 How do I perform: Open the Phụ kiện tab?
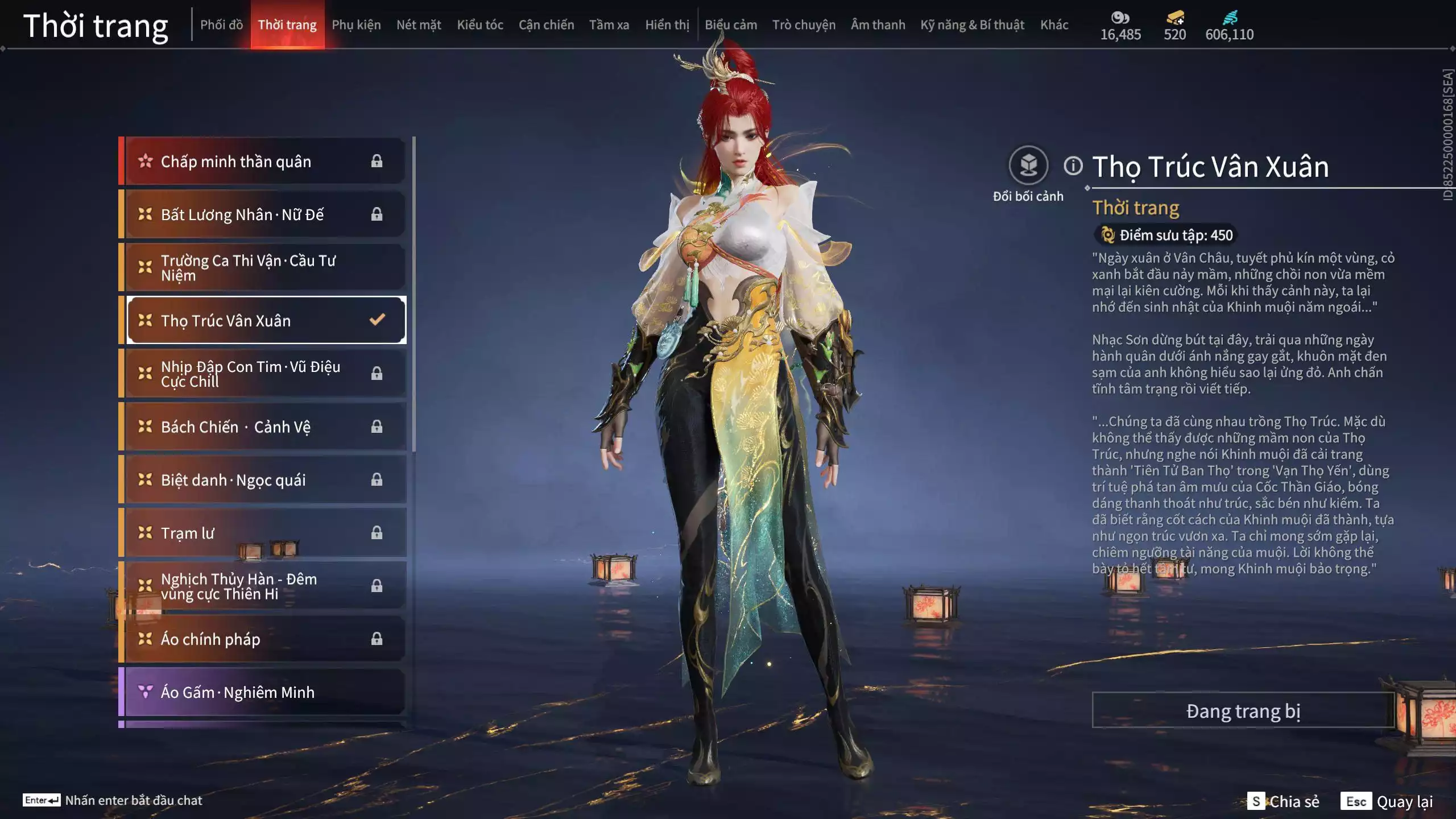click(356, 25)
